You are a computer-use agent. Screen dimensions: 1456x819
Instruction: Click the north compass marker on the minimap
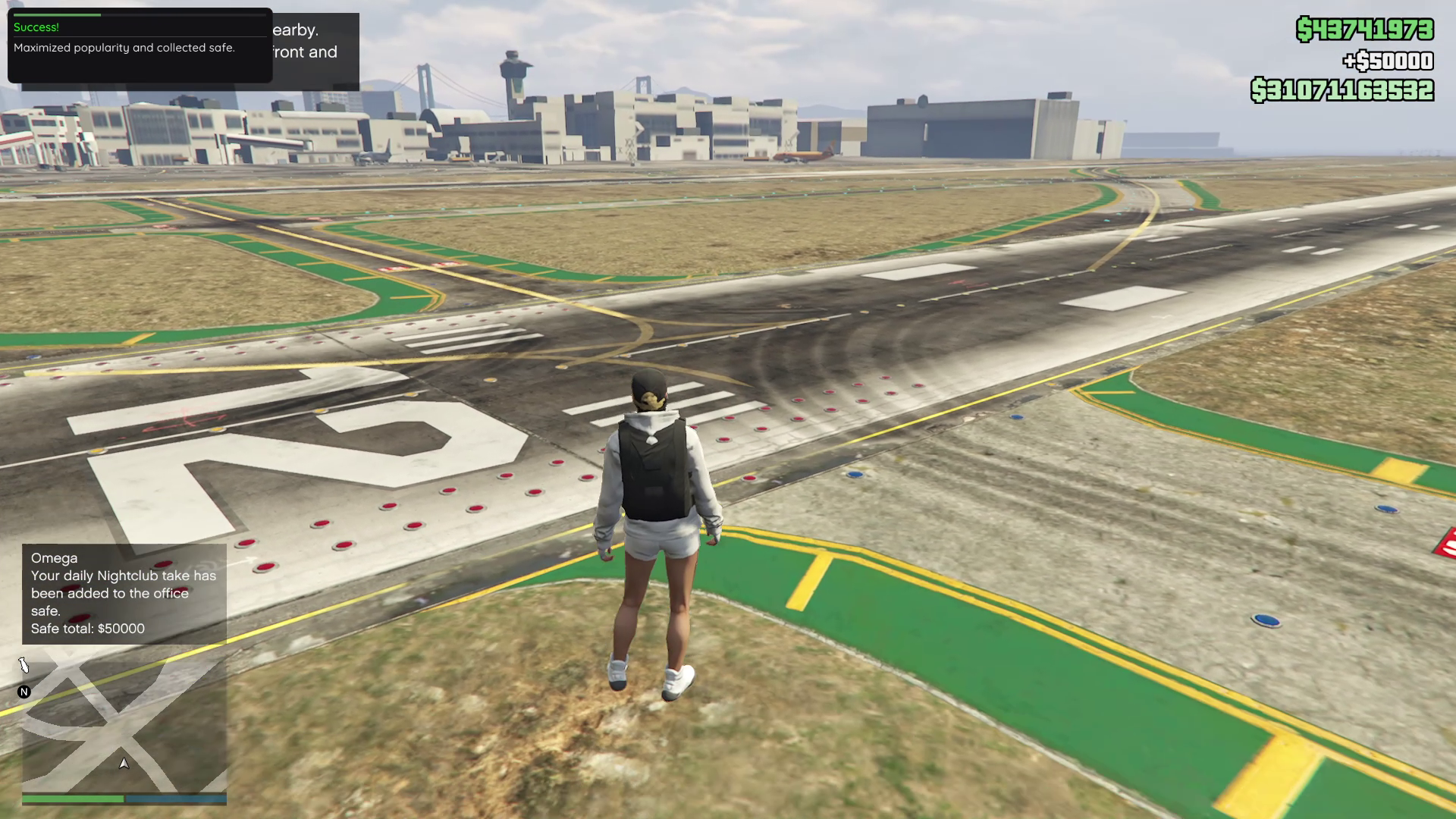24,692
